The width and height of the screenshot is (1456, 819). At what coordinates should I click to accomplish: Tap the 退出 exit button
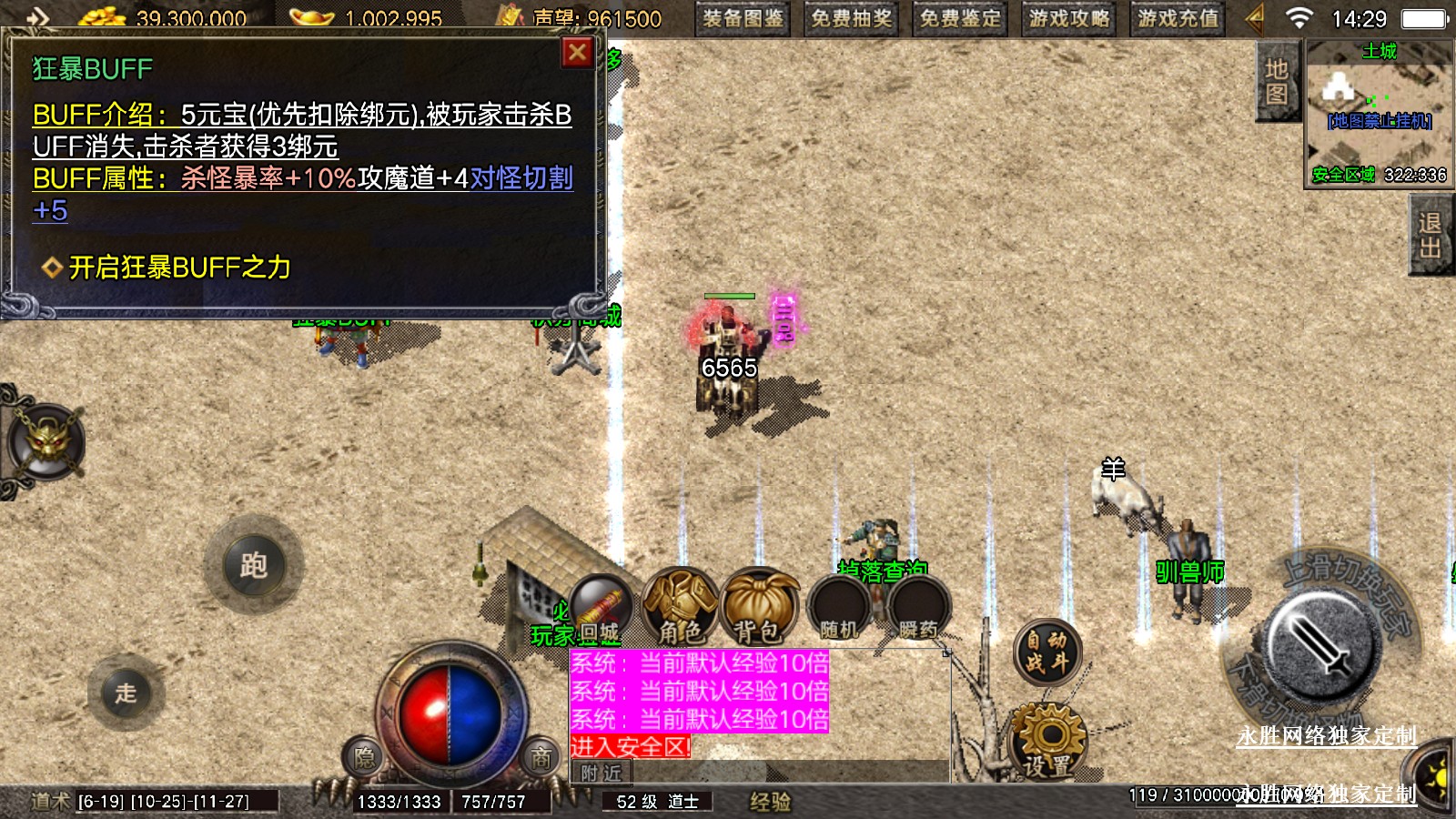[1430, 236]
